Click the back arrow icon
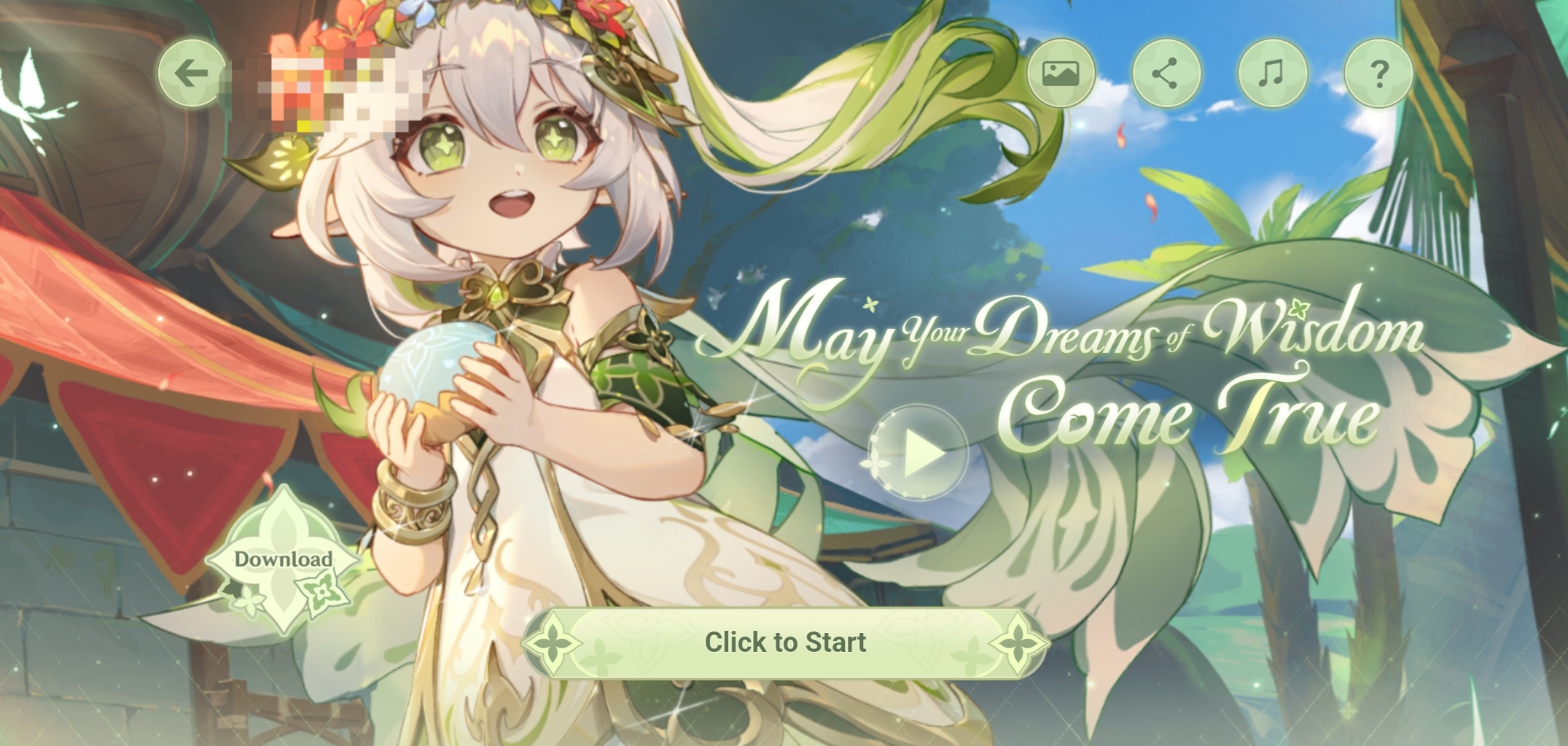 pyautogui.click(x=191, y=73)
